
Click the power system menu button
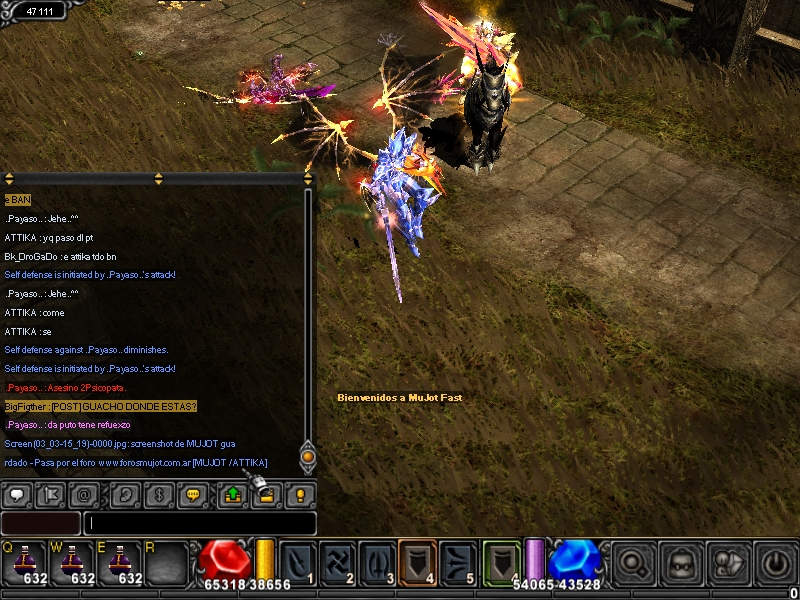(776, 562)
